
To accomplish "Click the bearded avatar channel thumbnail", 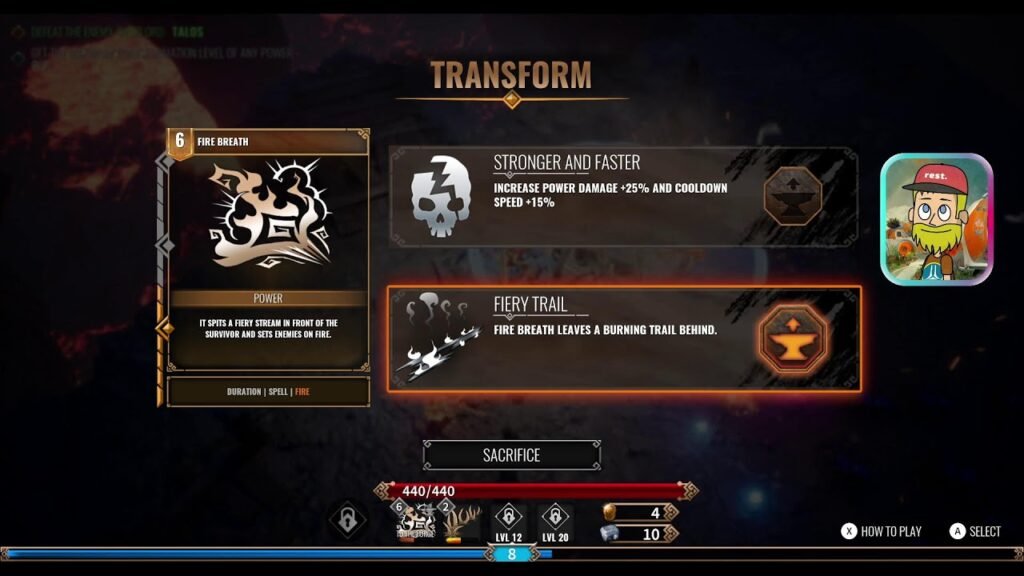I will click(936, 220).
